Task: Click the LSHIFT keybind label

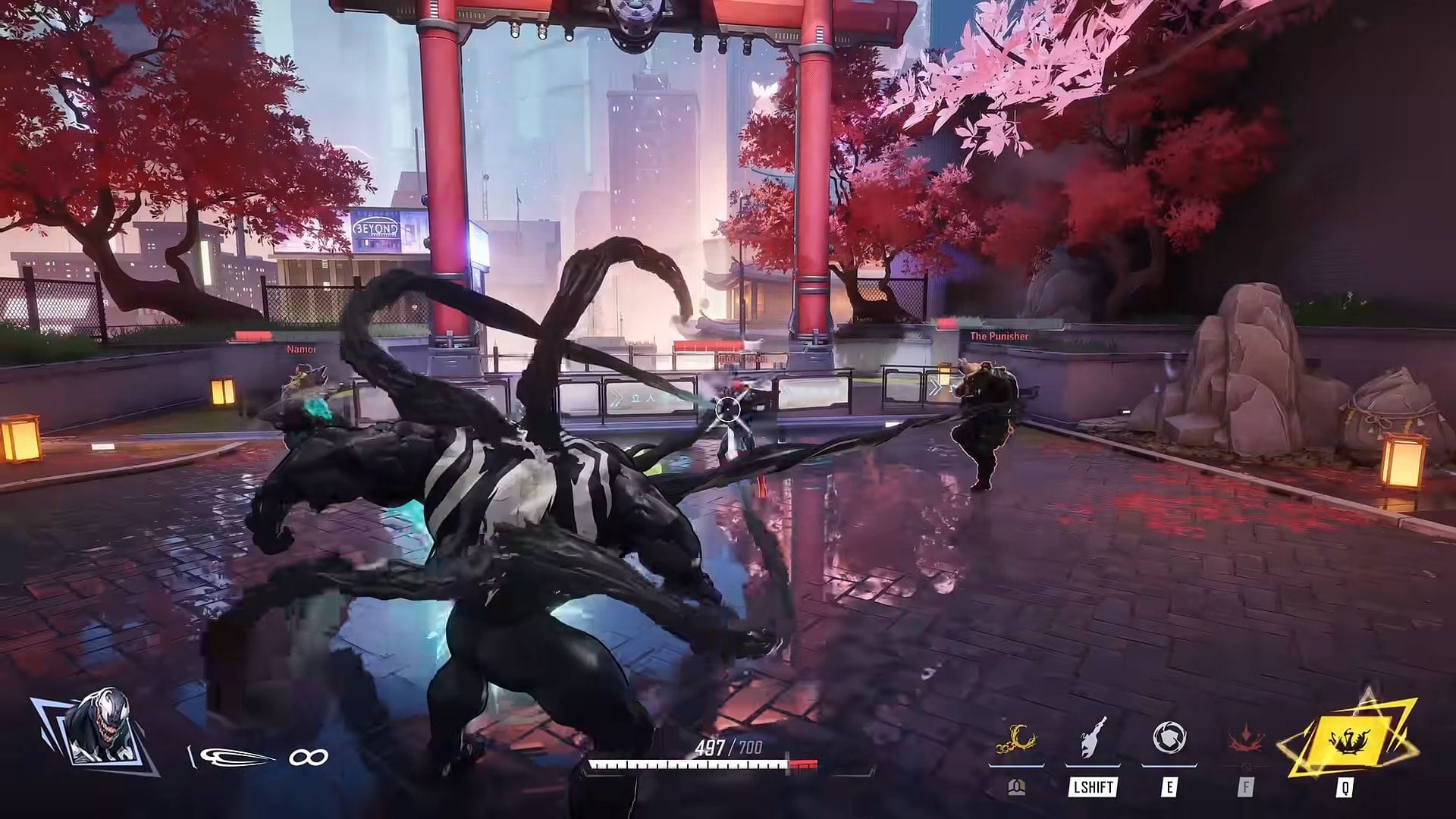Action: tap(1092, 786)
